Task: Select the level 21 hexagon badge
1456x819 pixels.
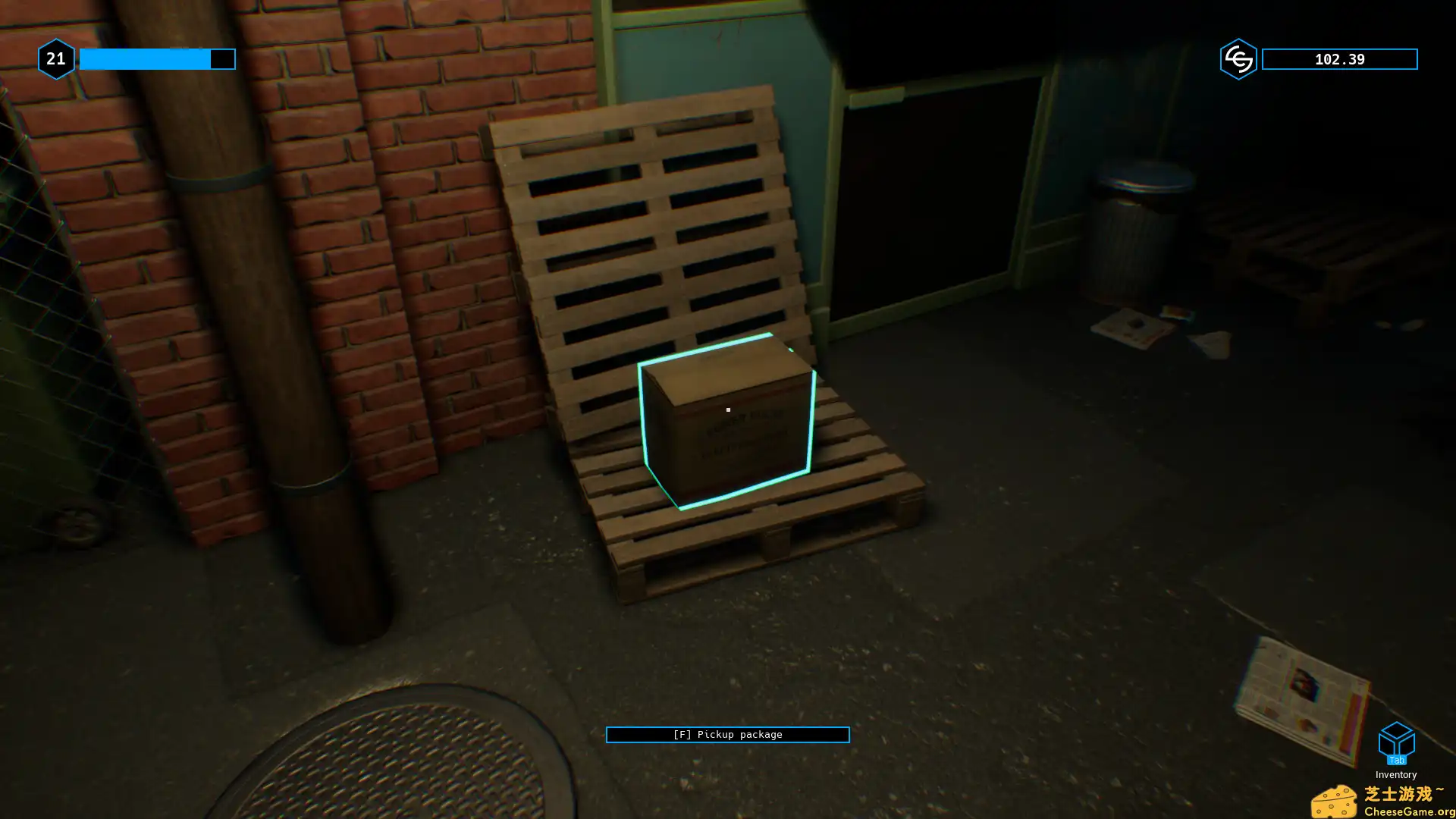Action: (x=55, y=58)
